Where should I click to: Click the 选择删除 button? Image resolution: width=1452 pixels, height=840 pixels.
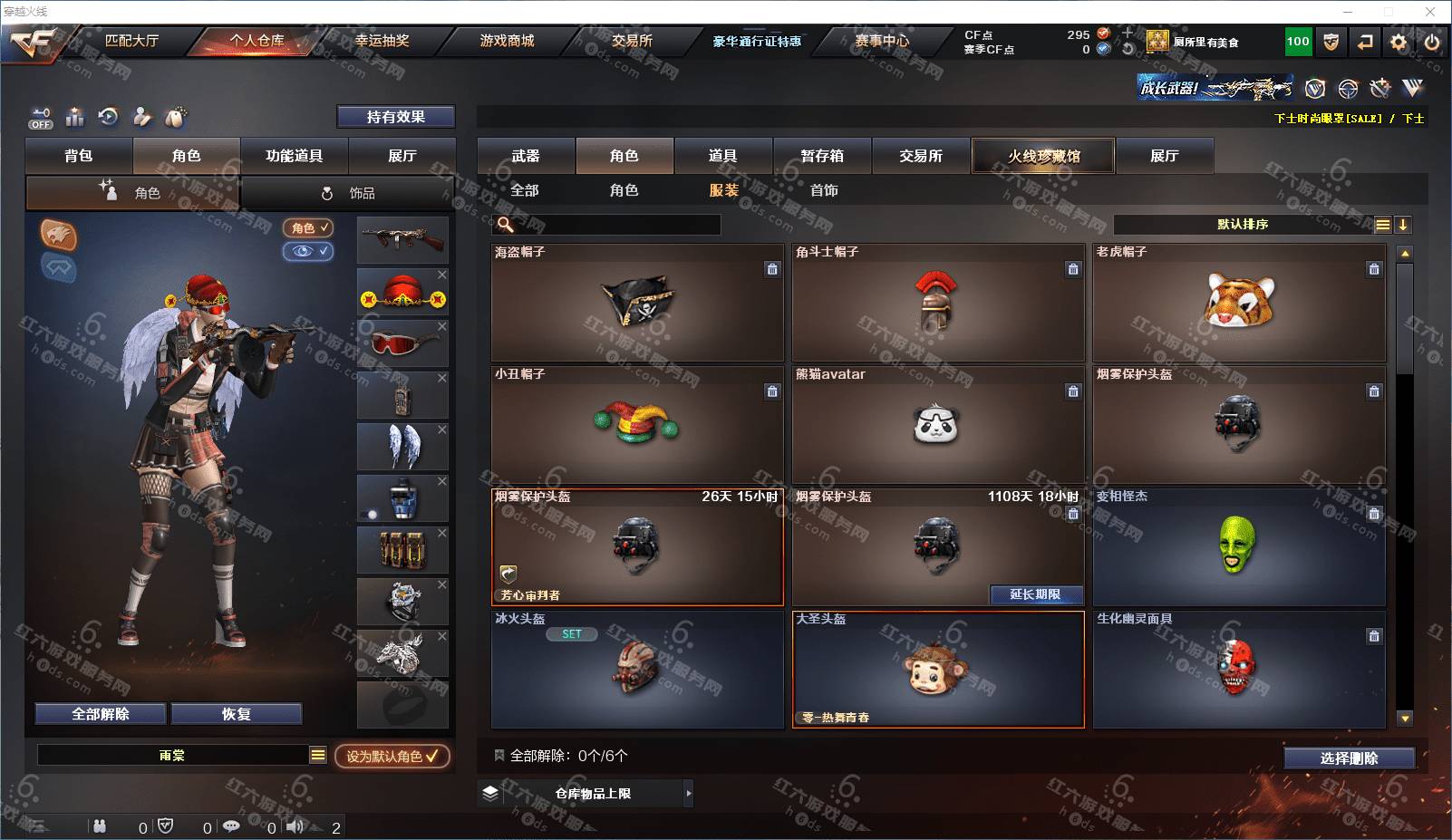tap(1349, 758)
